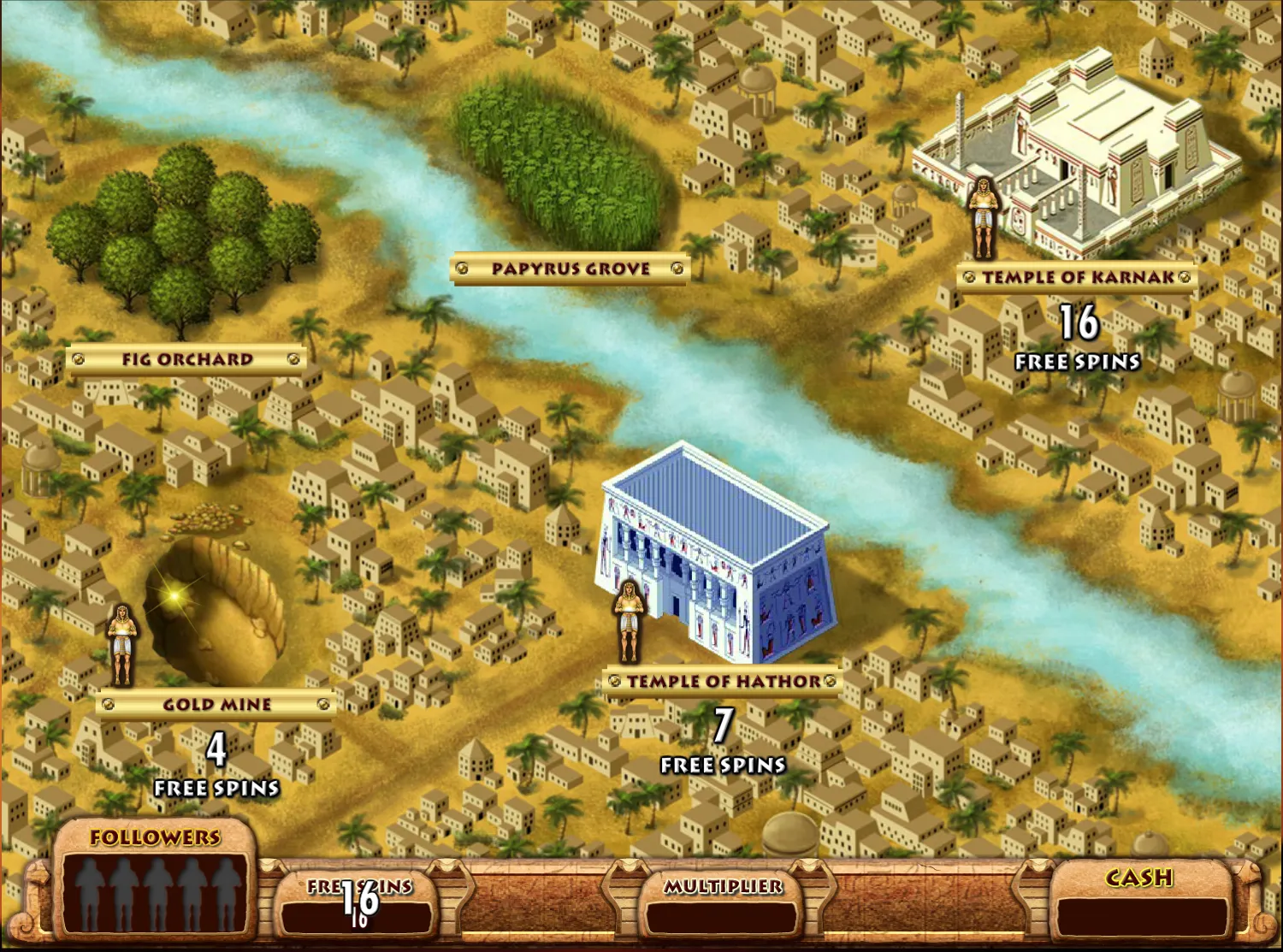The height and width of the screenshot is (952, 1283).
Task: Open the Fig Orchard location
Action: [186, 358]
